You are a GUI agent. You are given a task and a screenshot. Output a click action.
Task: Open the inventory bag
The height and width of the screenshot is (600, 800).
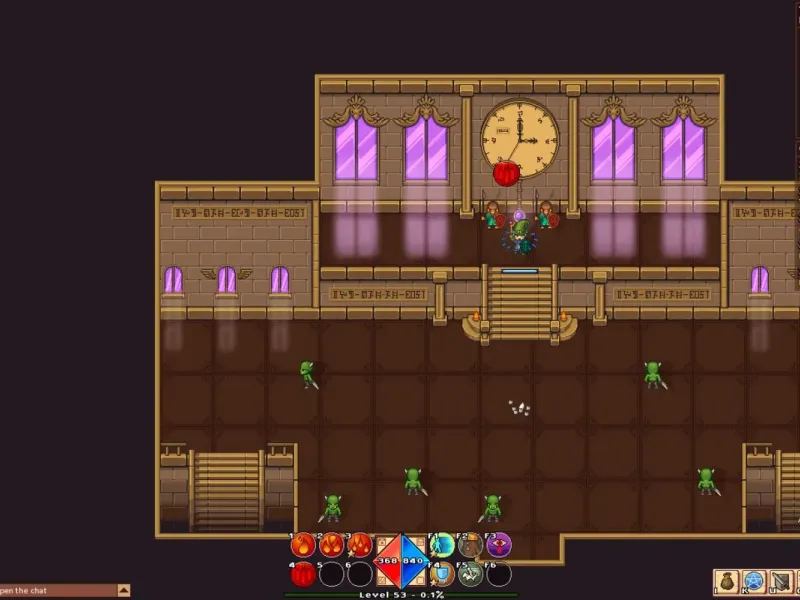pos(726,581)
